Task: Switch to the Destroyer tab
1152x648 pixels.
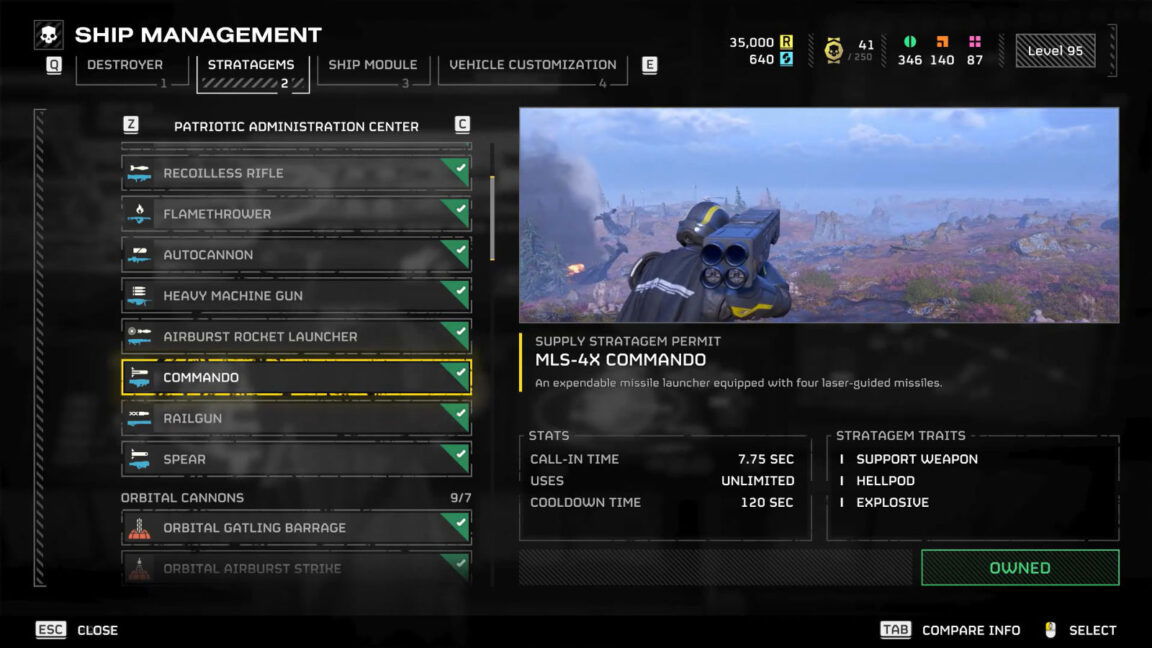Action: 124,65
